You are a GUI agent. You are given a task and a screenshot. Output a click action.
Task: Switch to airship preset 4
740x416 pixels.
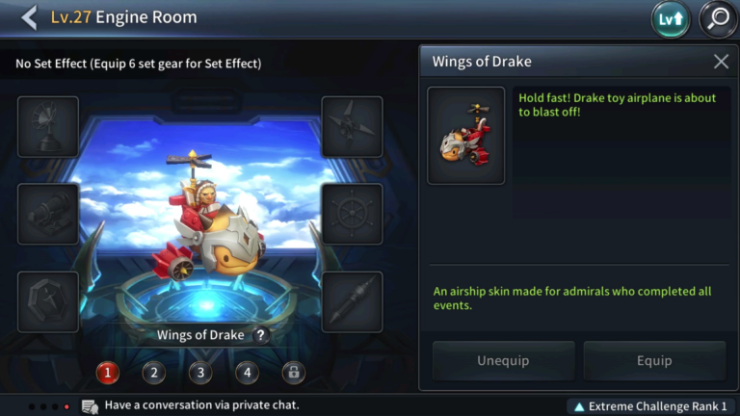click(246, 373)
